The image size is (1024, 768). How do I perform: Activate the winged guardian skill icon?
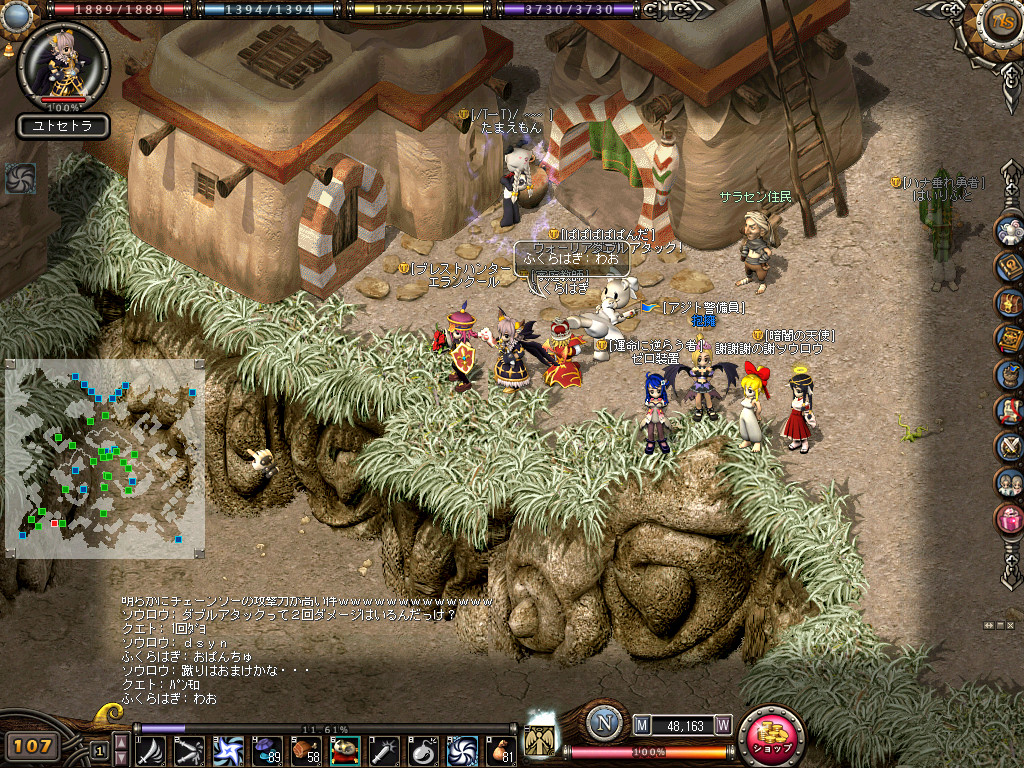[x=539, y=743]
